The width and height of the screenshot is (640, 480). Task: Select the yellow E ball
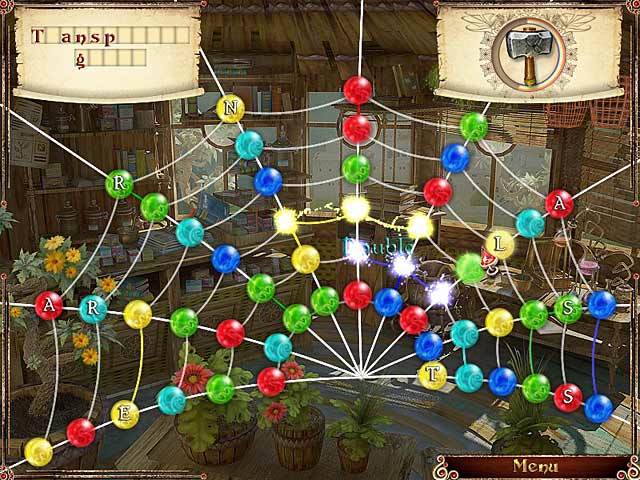(125, 413)
